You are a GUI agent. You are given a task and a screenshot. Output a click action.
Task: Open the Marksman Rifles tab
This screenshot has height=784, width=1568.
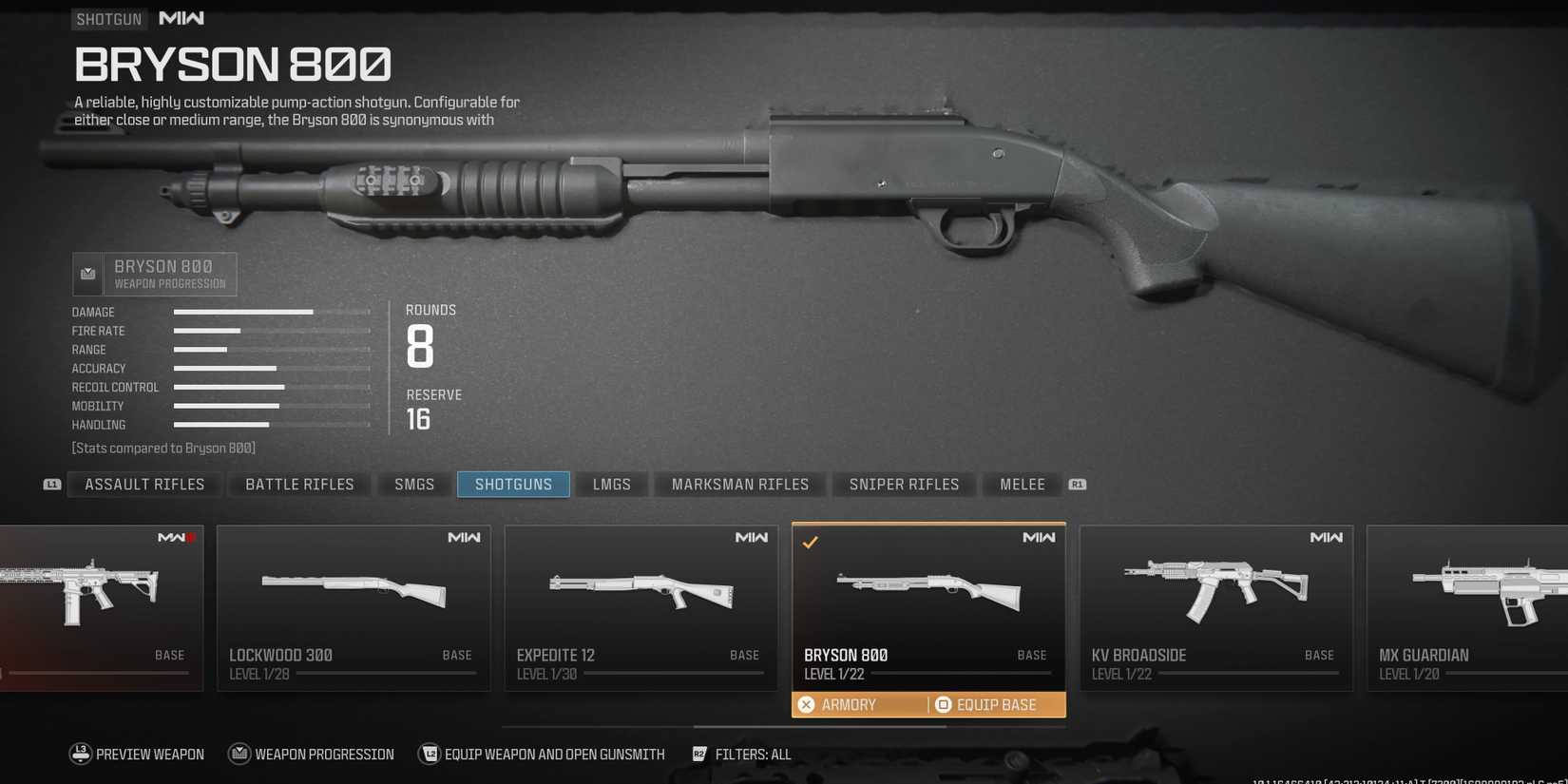[x=739, y=484]
